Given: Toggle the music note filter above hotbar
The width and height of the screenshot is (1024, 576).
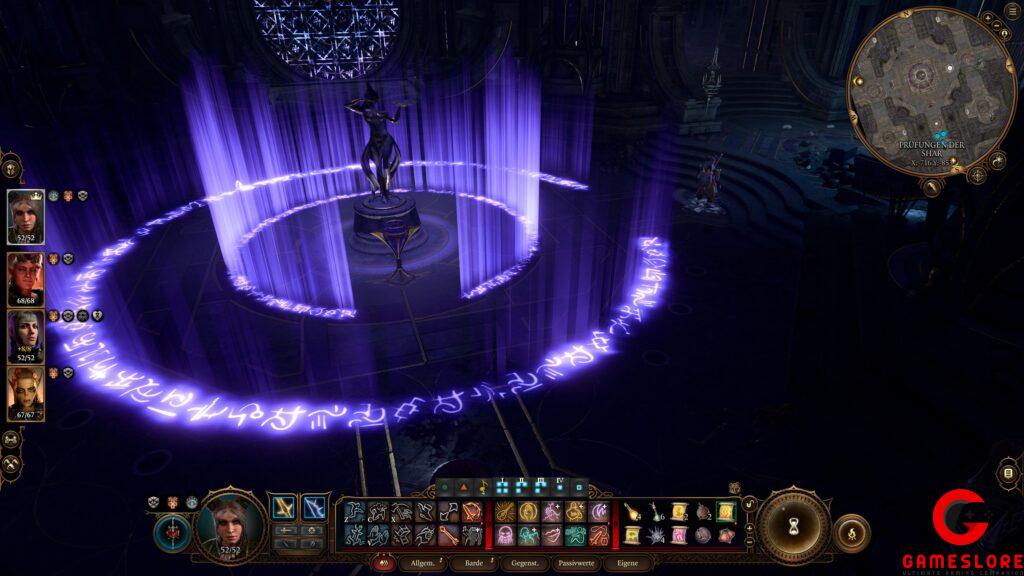Looking at the screenshot, I should coord(482,487).
